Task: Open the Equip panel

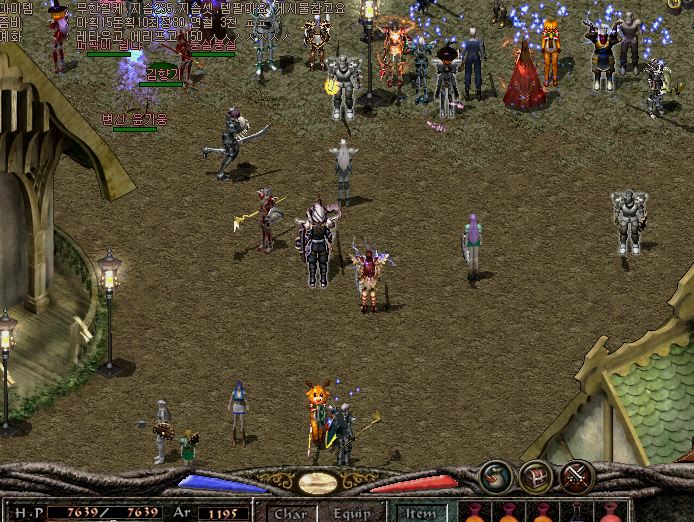Action: 352,514
